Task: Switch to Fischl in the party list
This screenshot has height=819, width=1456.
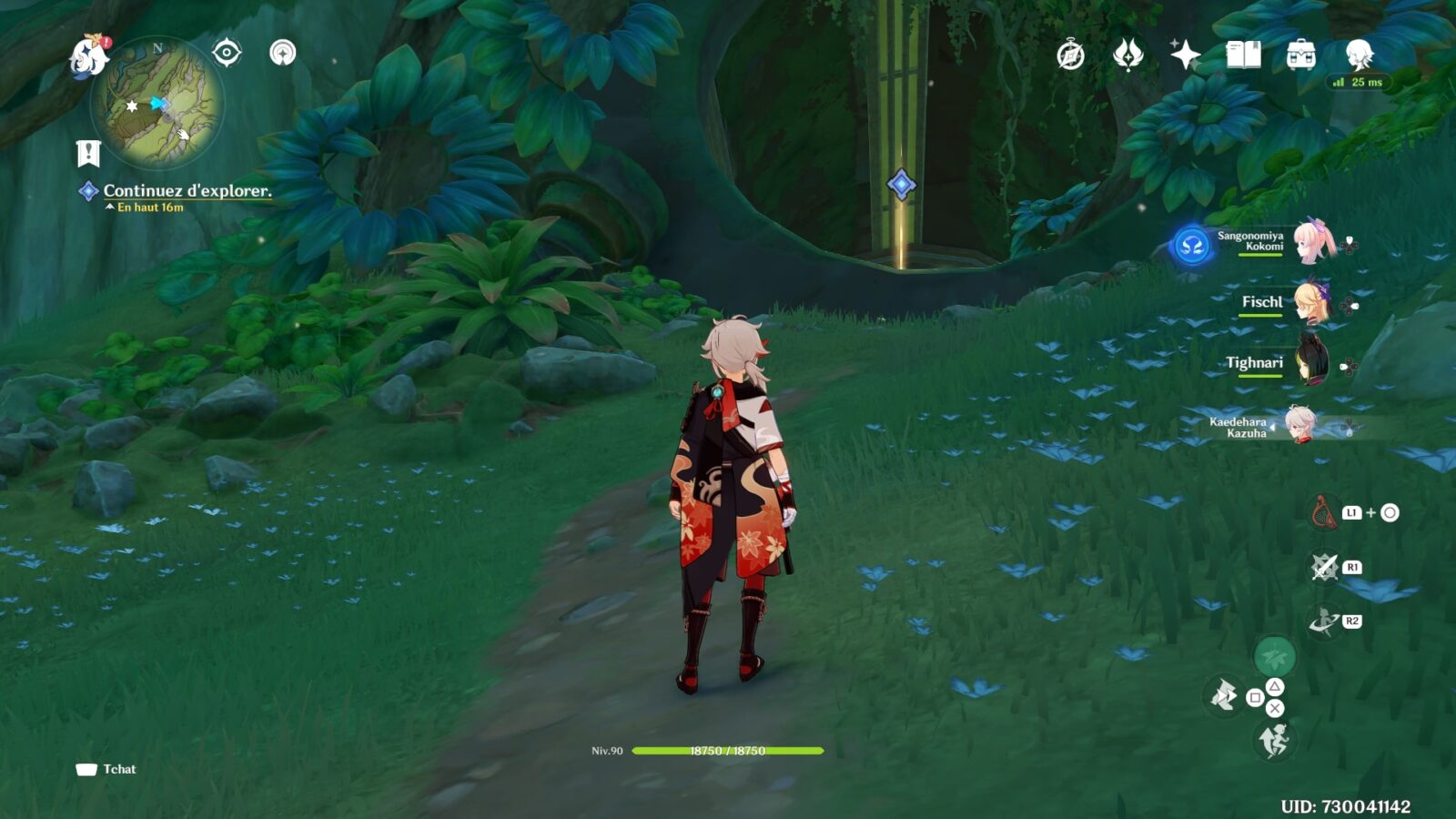Action: coord(1310,302)
